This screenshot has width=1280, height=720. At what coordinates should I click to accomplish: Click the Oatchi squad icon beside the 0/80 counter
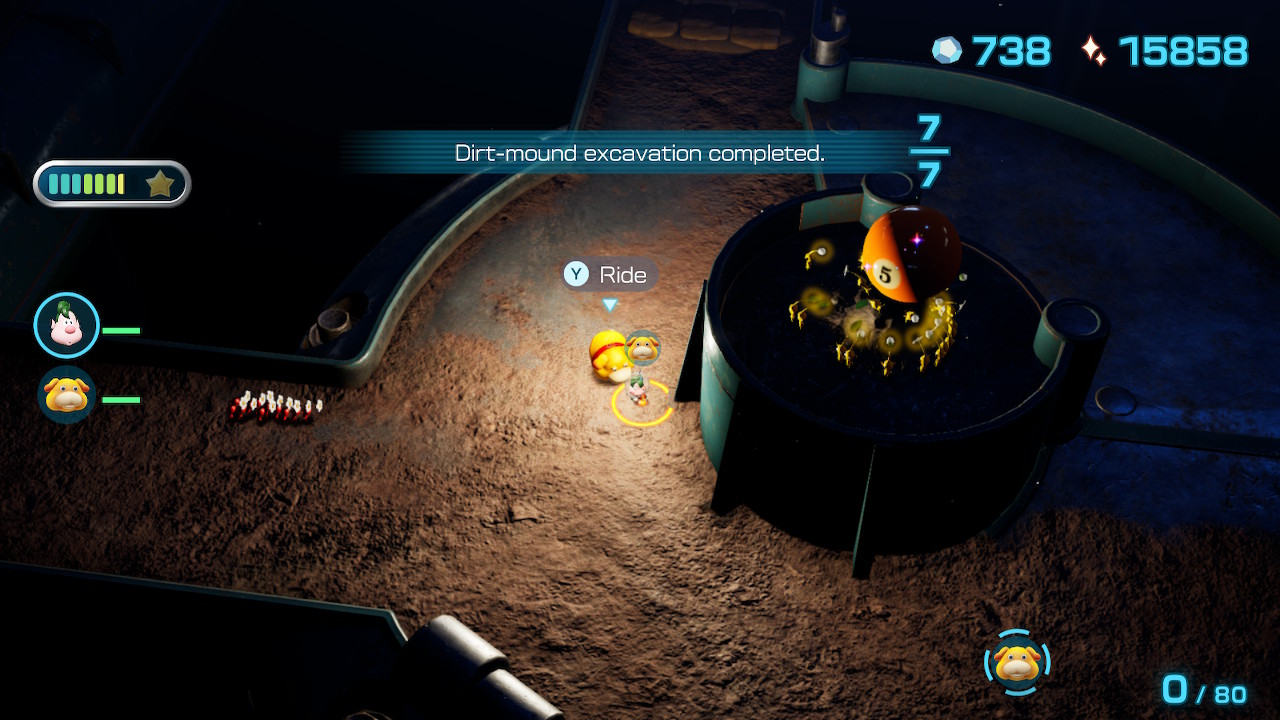point(1017,662)
